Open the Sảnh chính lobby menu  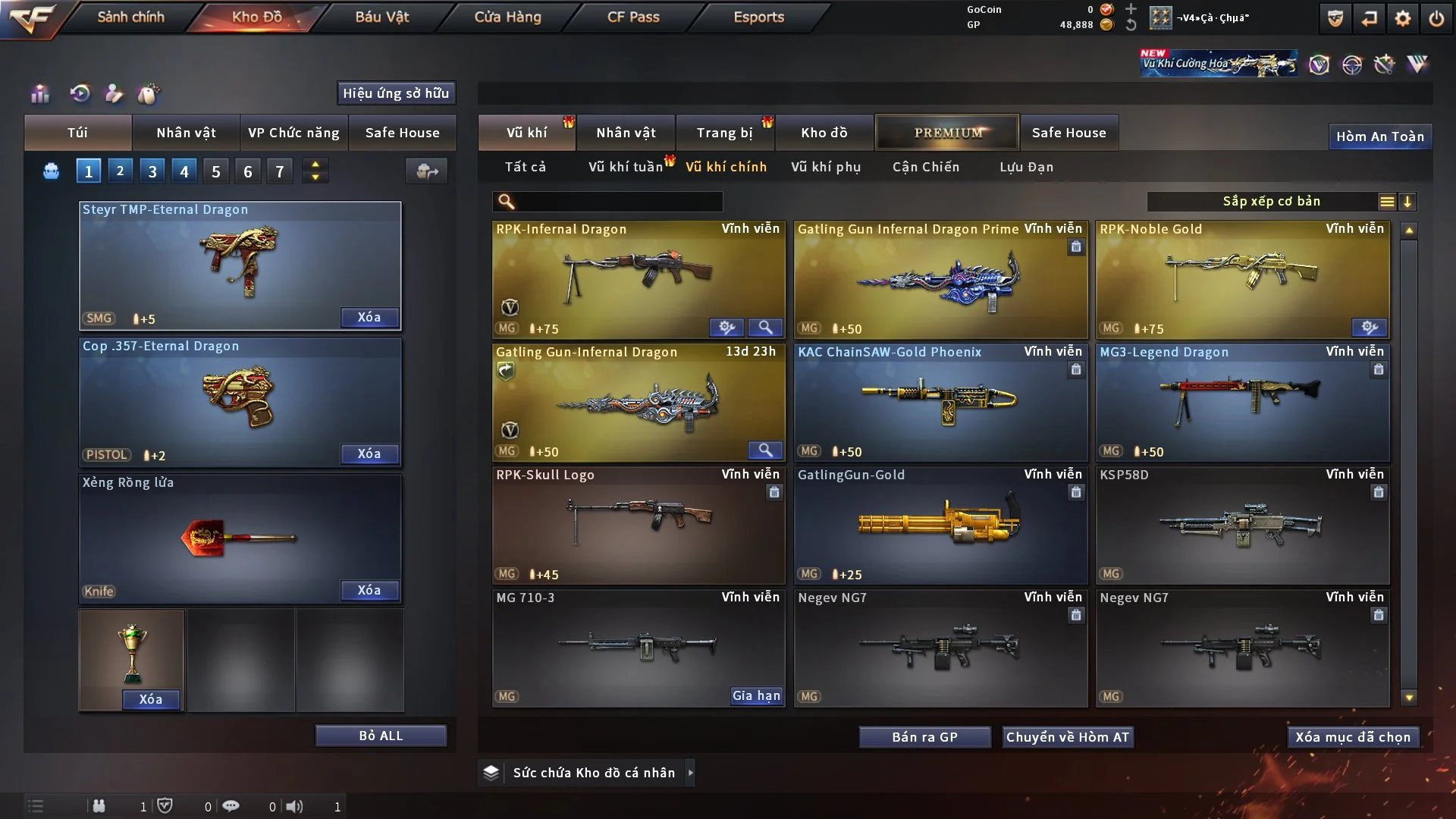[130, 17]
